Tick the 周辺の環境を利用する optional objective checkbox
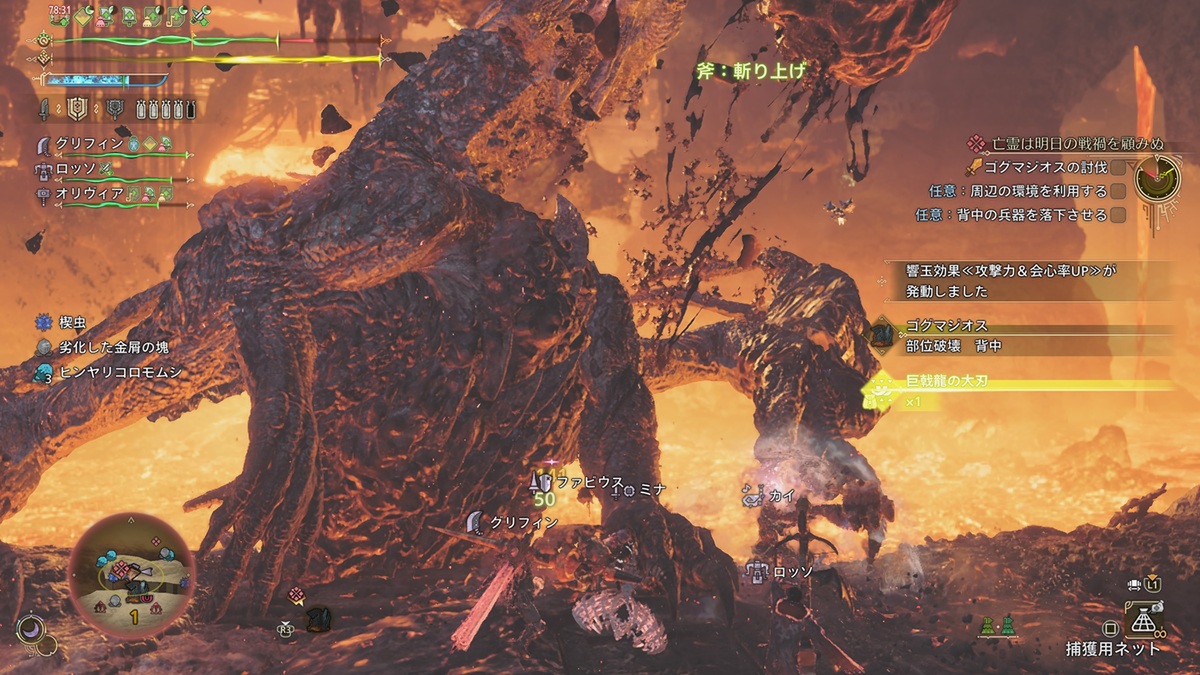The width and height of the screenshot is (1200, 675). pyautogui.click(x=1118, y=191)
